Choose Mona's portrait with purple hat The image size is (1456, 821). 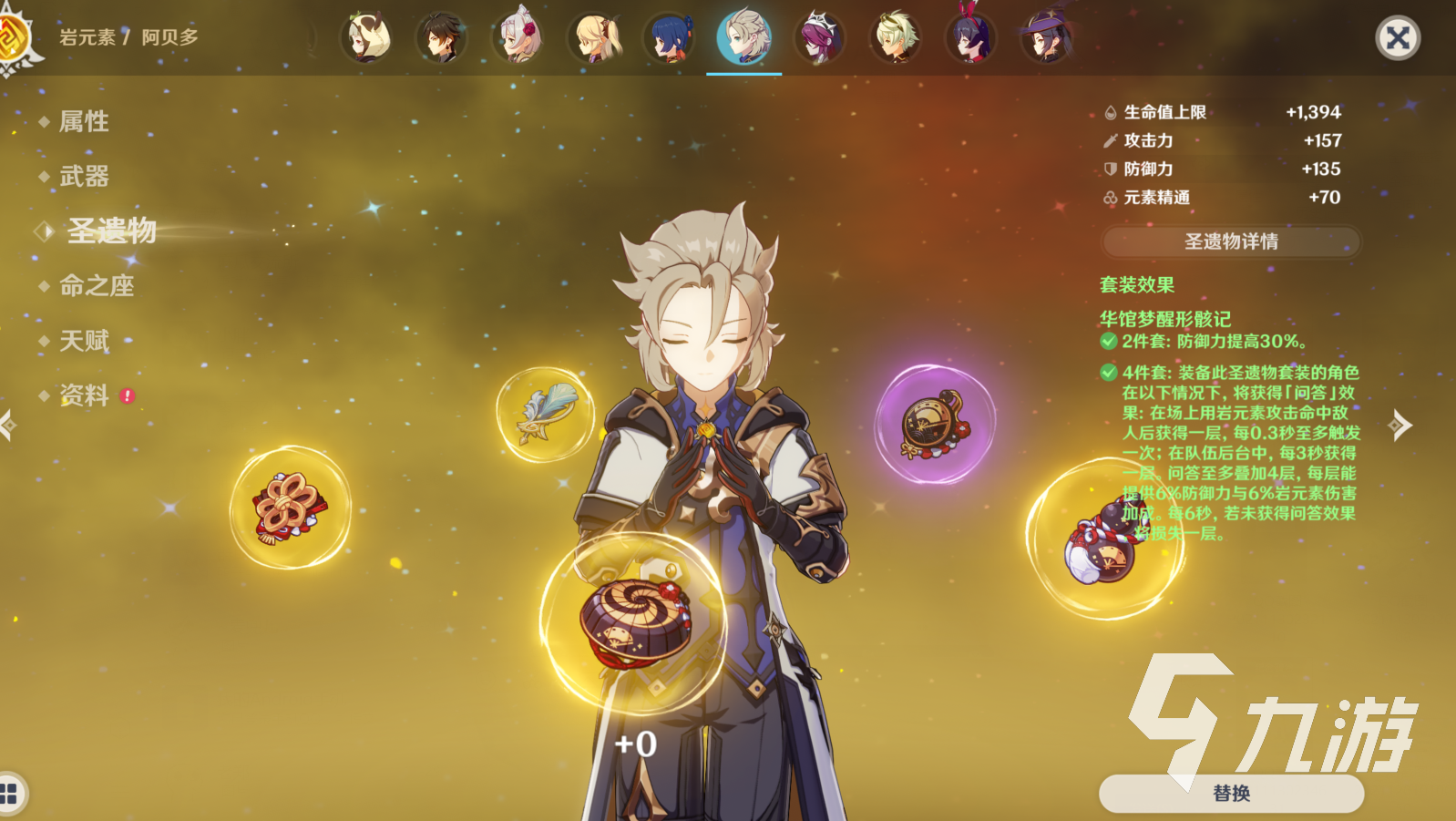coord(1047,38)
